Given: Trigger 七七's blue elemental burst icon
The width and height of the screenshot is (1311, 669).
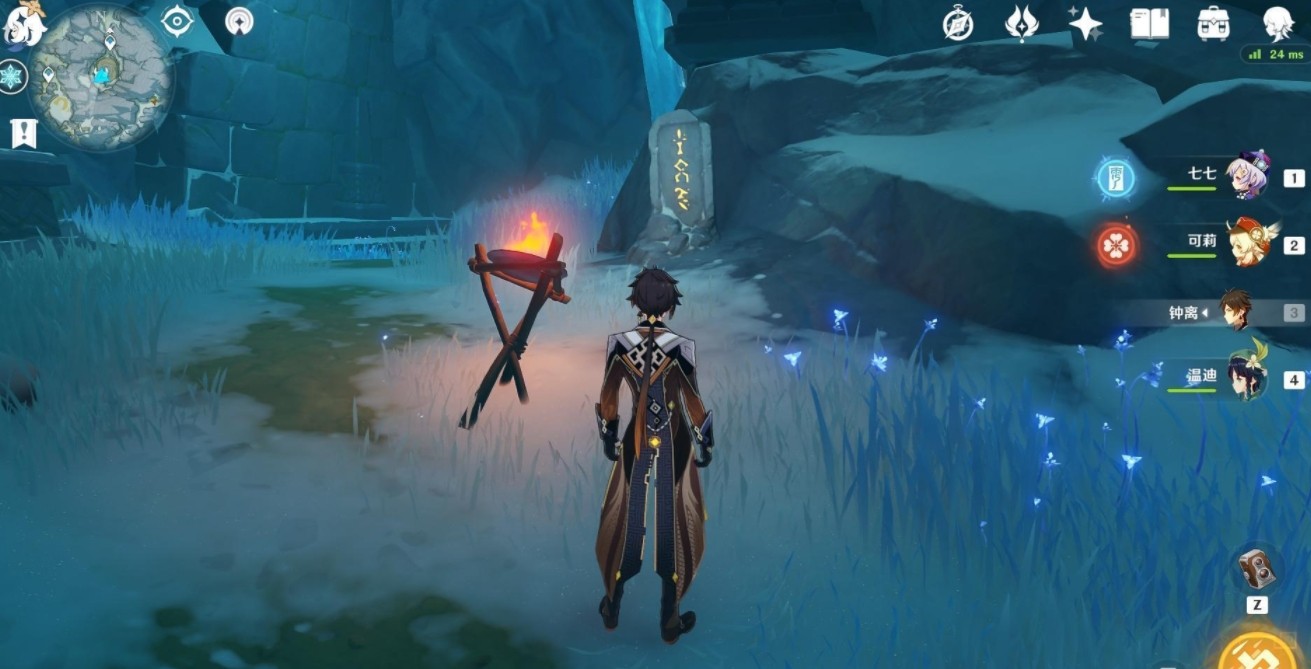Looking at the screenshot, I should [x=1115, y=179].
